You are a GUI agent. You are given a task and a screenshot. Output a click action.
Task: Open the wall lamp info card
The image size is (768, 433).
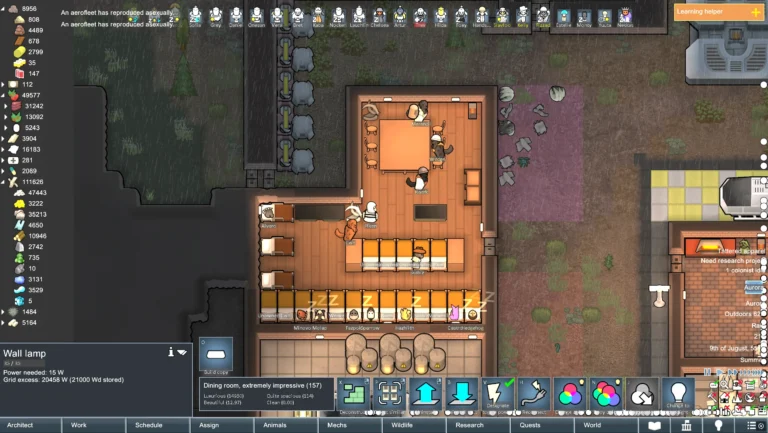point(171,352)
